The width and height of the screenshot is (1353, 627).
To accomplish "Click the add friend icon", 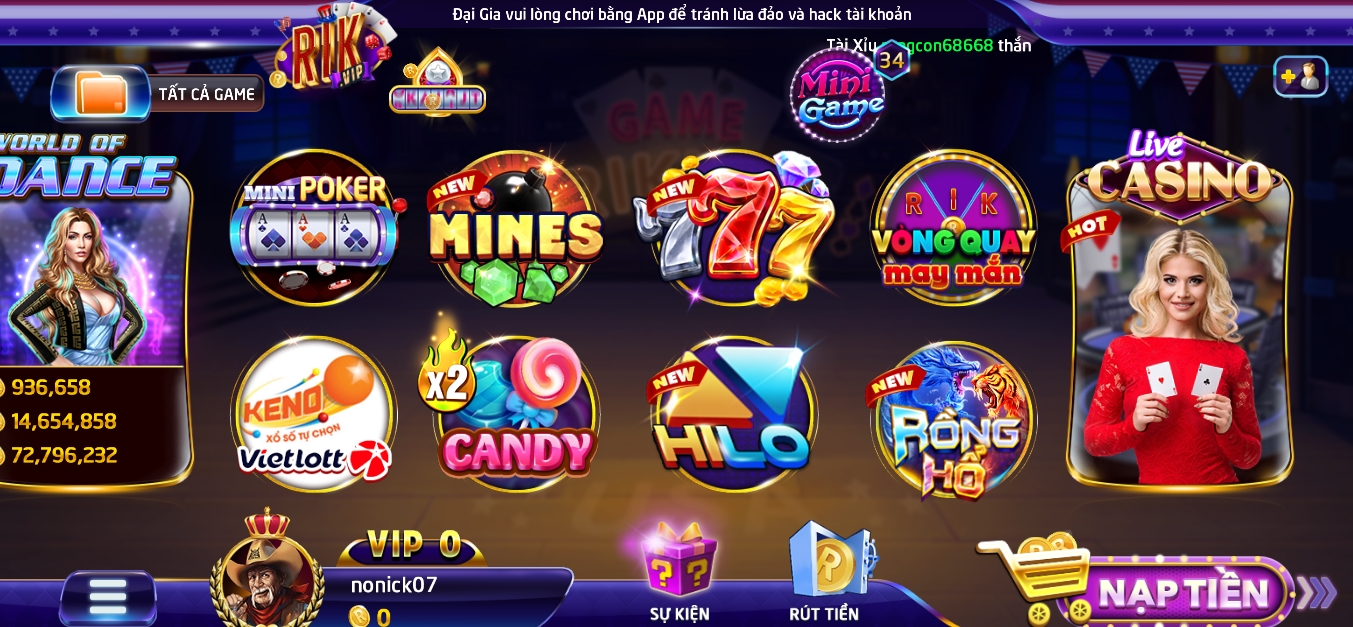I will (x=1300, y=77).
